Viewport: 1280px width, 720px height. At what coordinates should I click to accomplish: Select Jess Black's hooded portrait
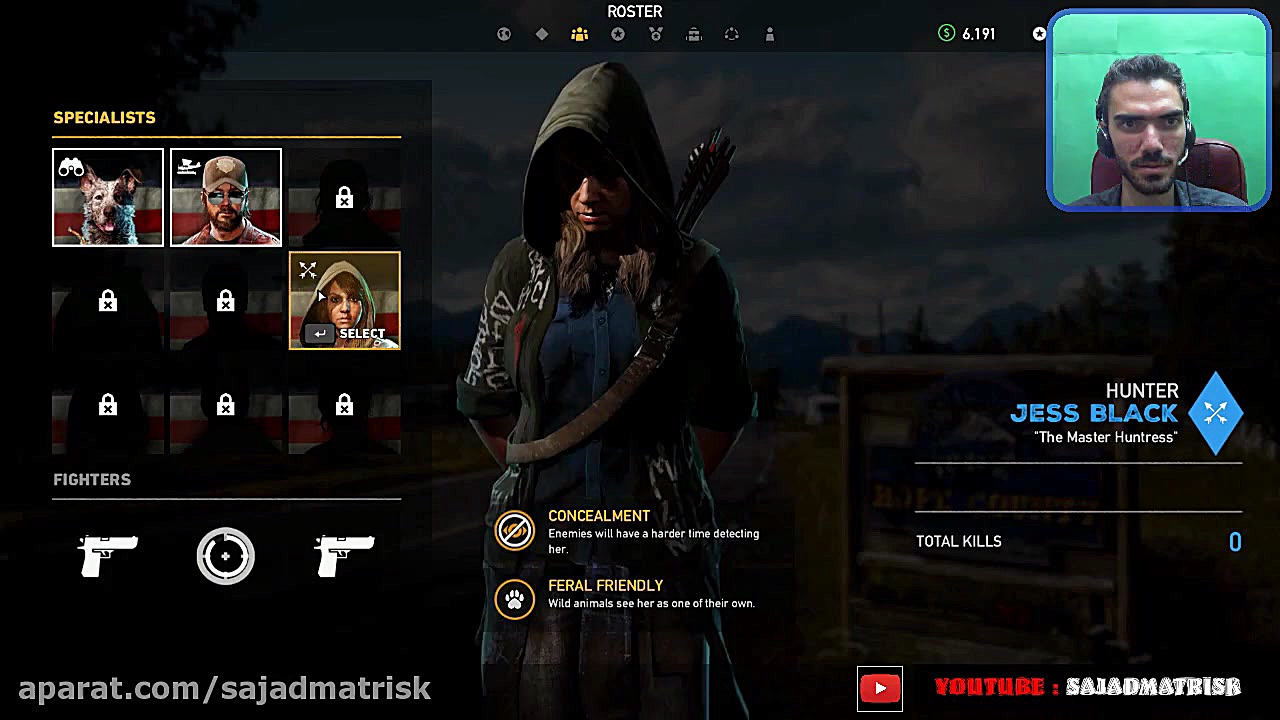(344, 300)
